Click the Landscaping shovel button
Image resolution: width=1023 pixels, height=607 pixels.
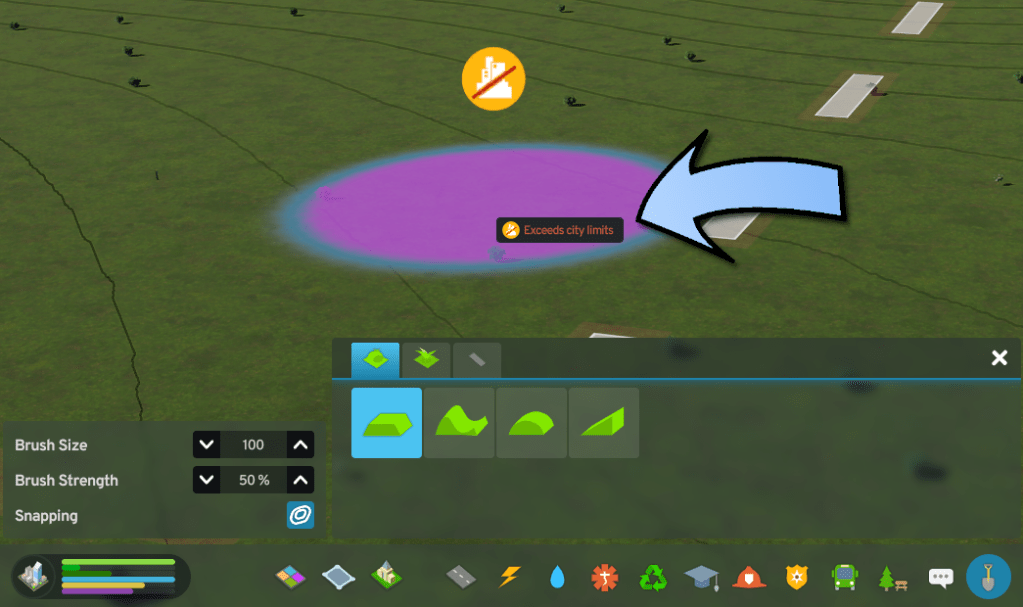987,577
